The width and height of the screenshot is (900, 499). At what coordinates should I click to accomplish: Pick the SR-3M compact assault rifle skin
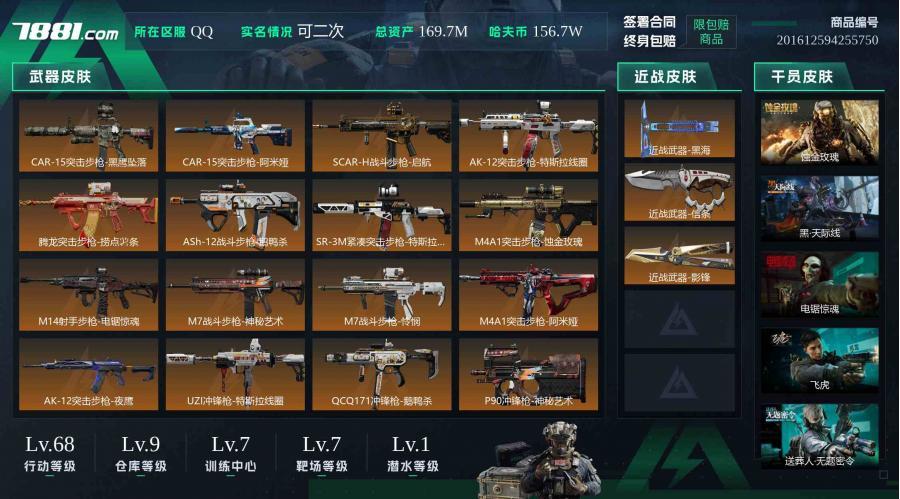click(x=383, y=215)
